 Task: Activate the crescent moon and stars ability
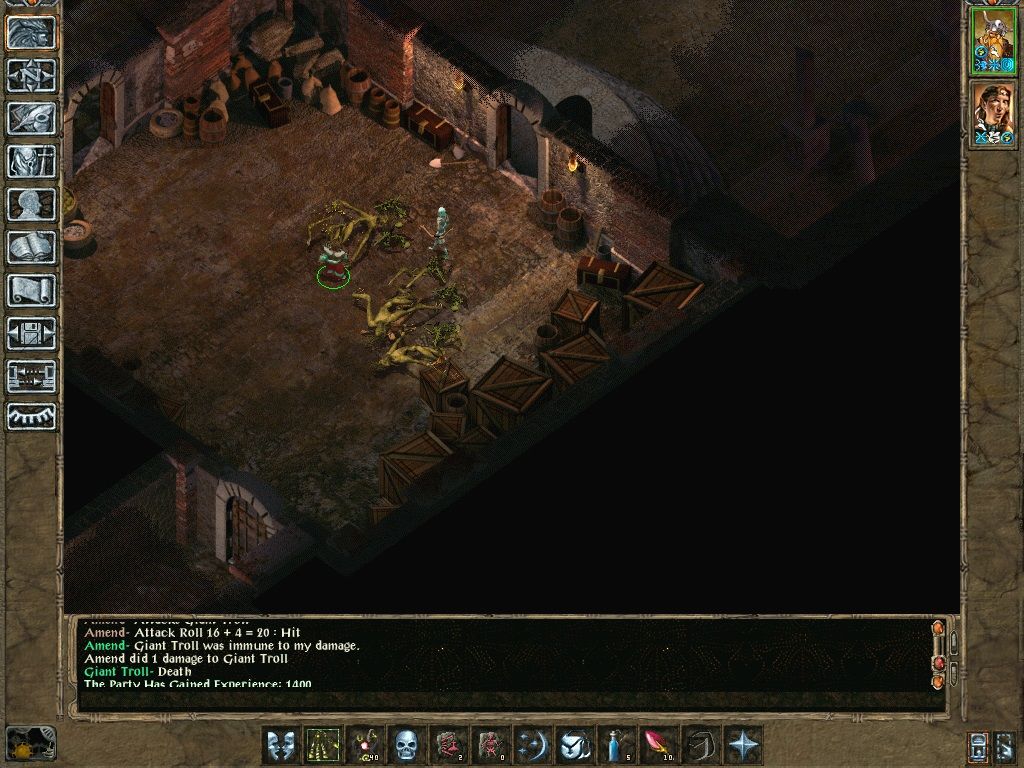[x=531, y=745]
